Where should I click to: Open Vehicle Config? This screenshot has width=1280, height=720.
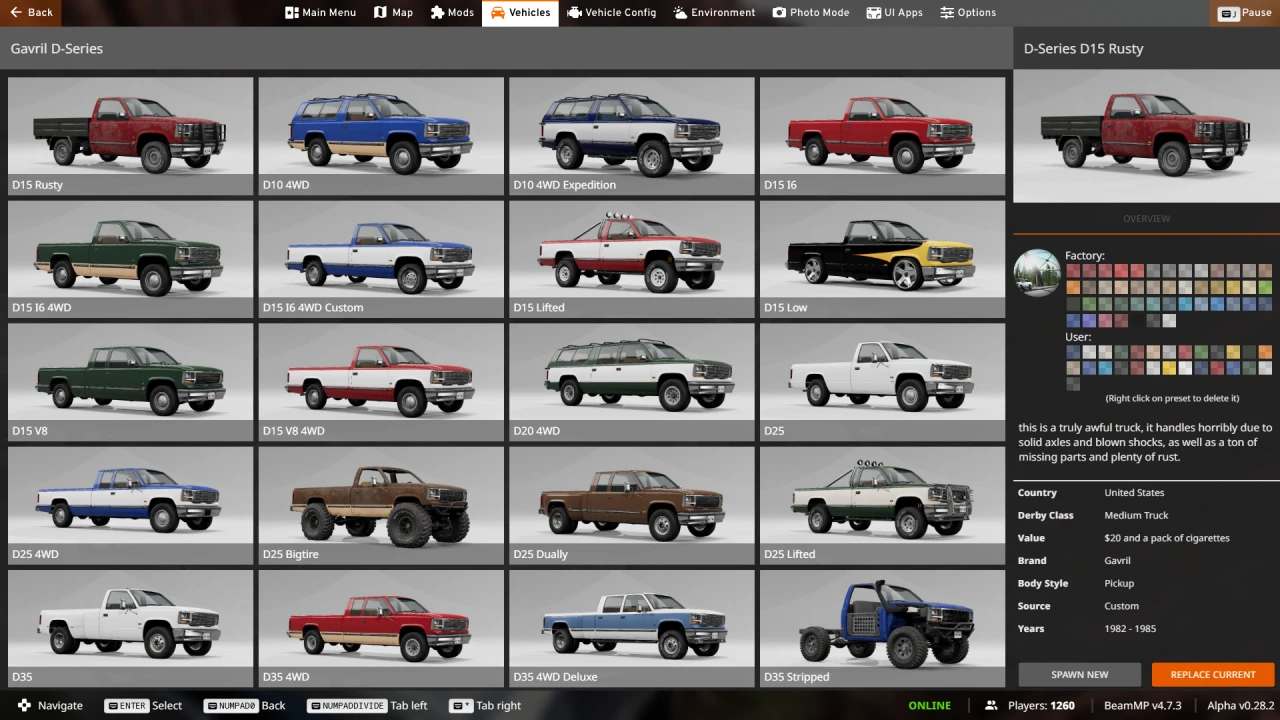pos(611,13)
